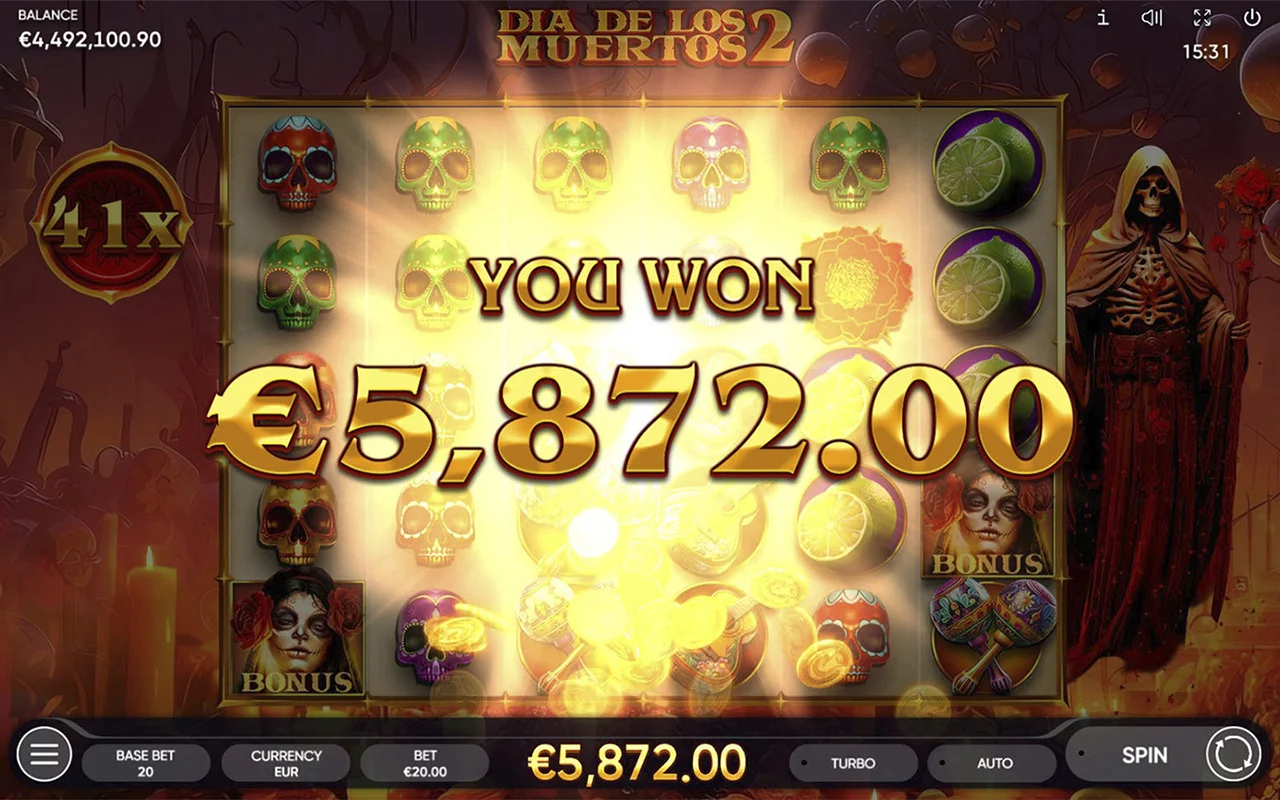Open the Base Bet selector
Screen dimensions: 1280x800
[145, 762]
